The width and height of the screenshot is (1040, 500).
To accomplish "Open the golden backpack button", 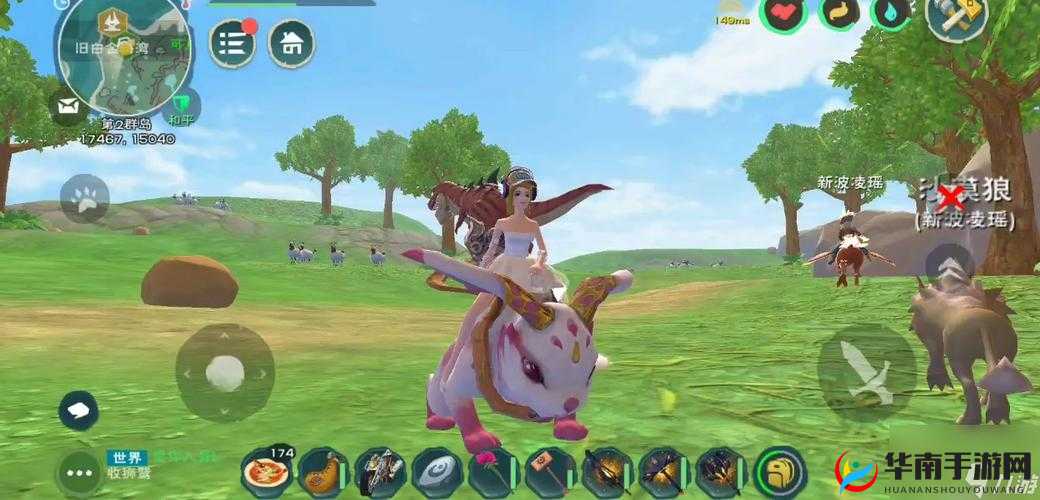I will (780, 472).
